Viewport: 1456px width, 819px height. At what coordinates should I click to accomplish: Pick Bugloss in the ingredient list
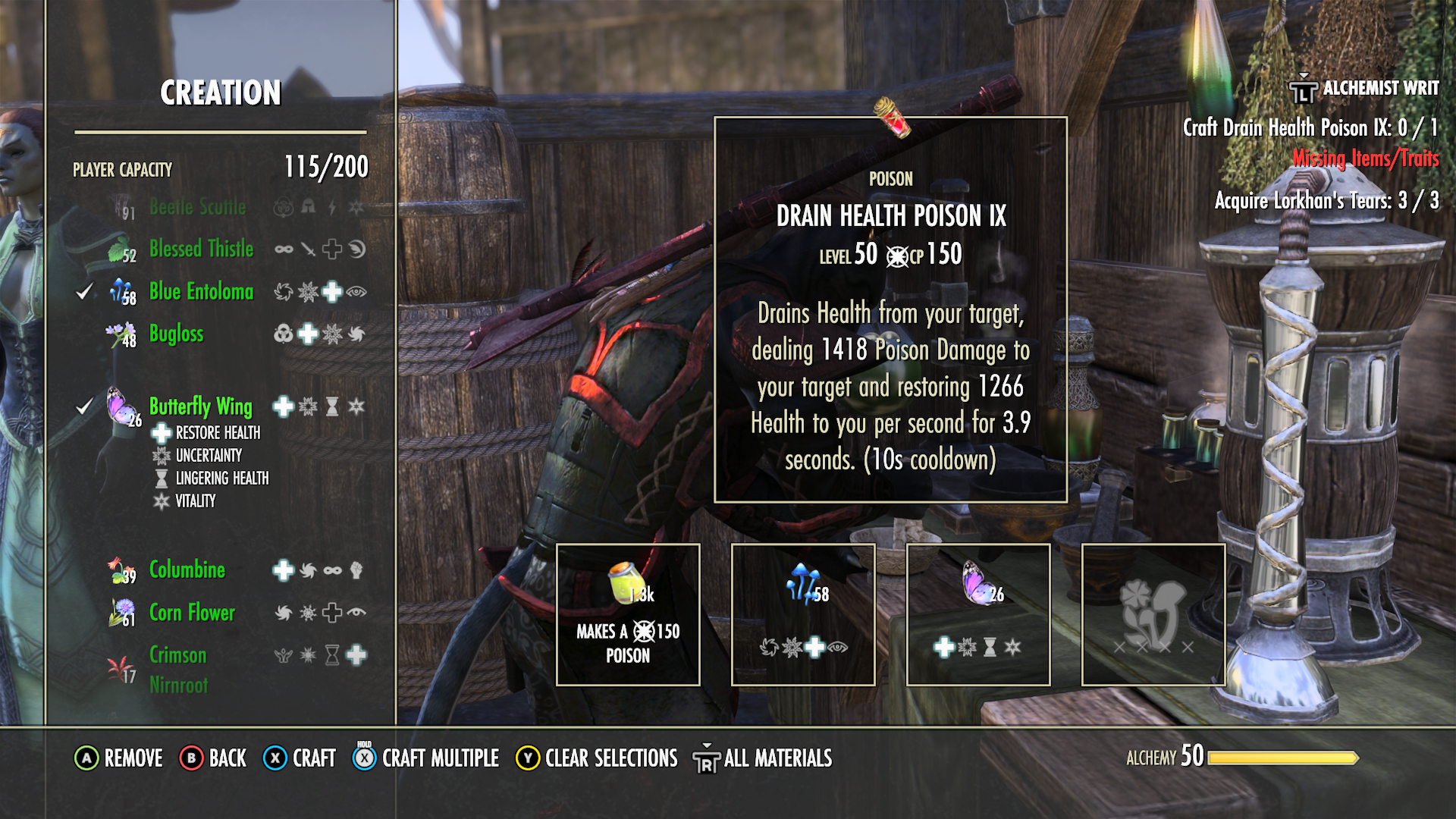tap(176, 334)
